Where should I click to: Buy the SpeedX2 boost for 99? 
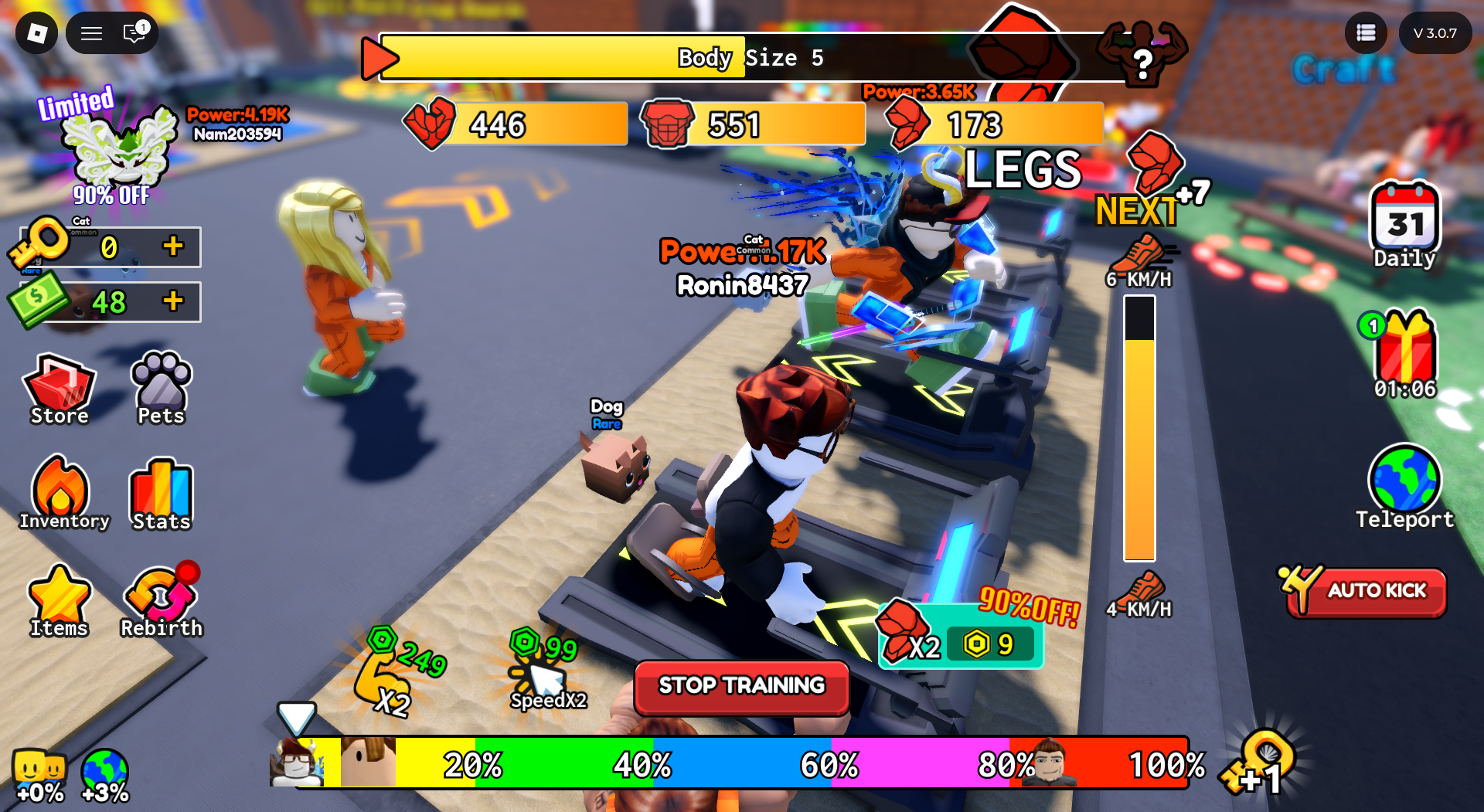[x=546, y=672]
